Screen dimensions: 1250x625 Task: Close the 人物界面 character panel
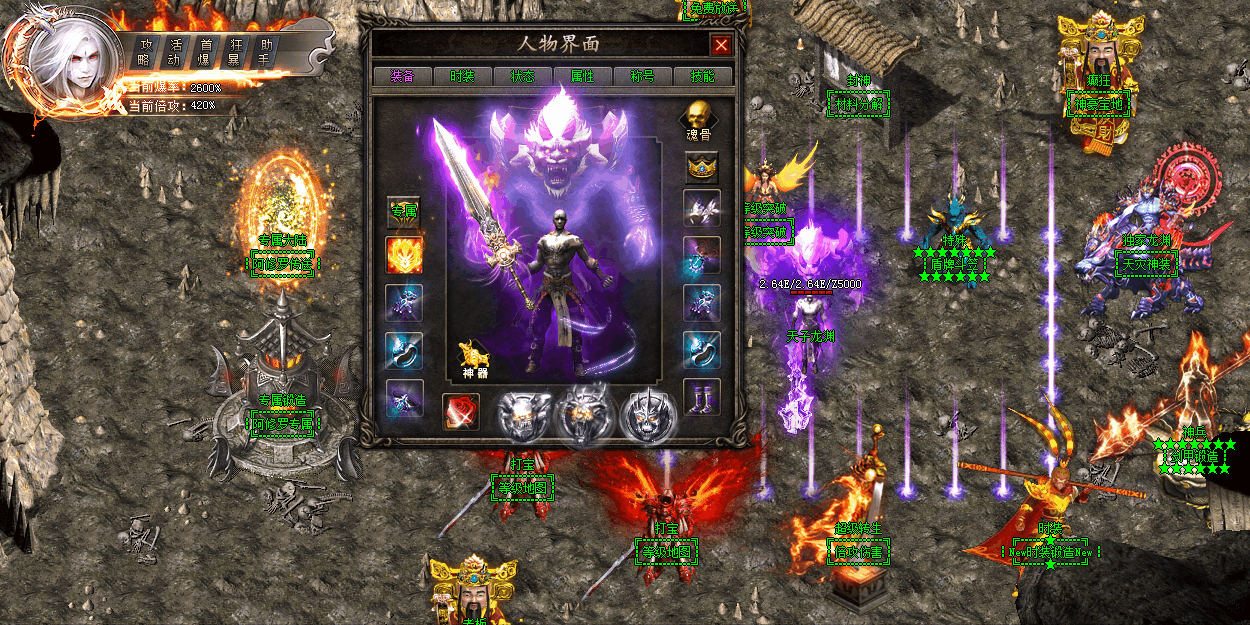(720, 45)
